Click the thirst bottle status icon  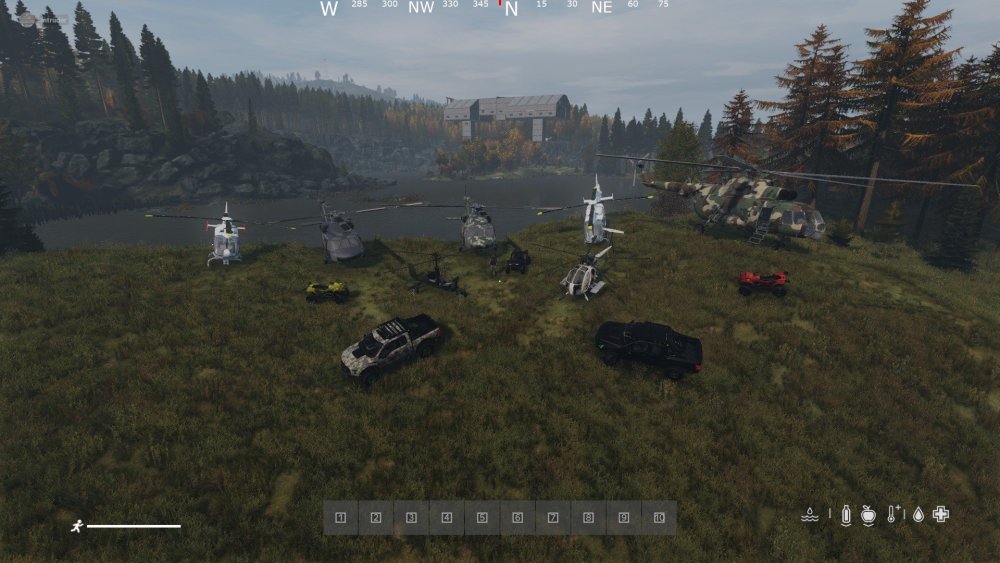tap(846, 515)
